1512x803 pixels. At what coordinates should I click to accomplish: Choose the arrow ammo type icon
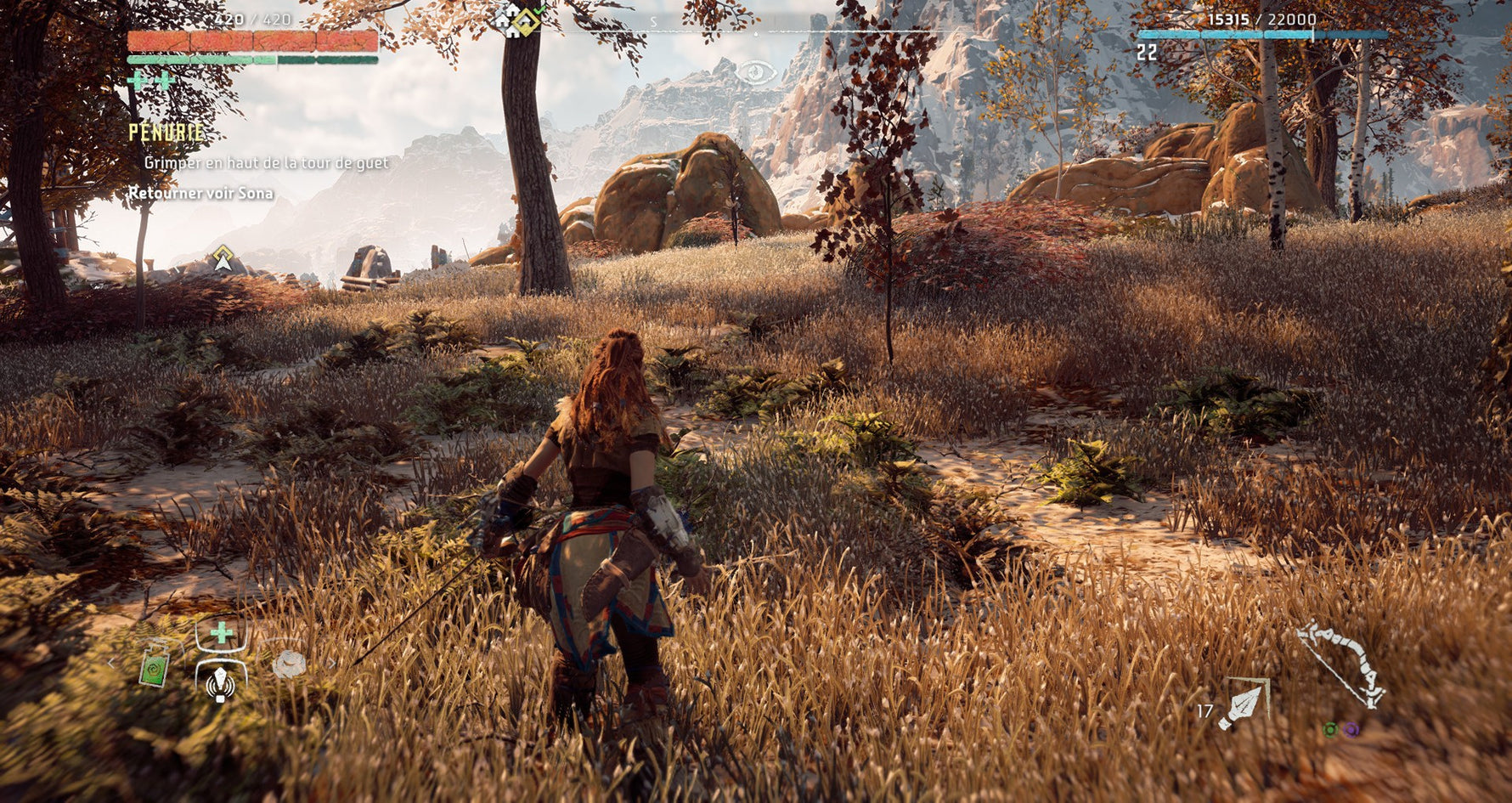click(1244, 704)
